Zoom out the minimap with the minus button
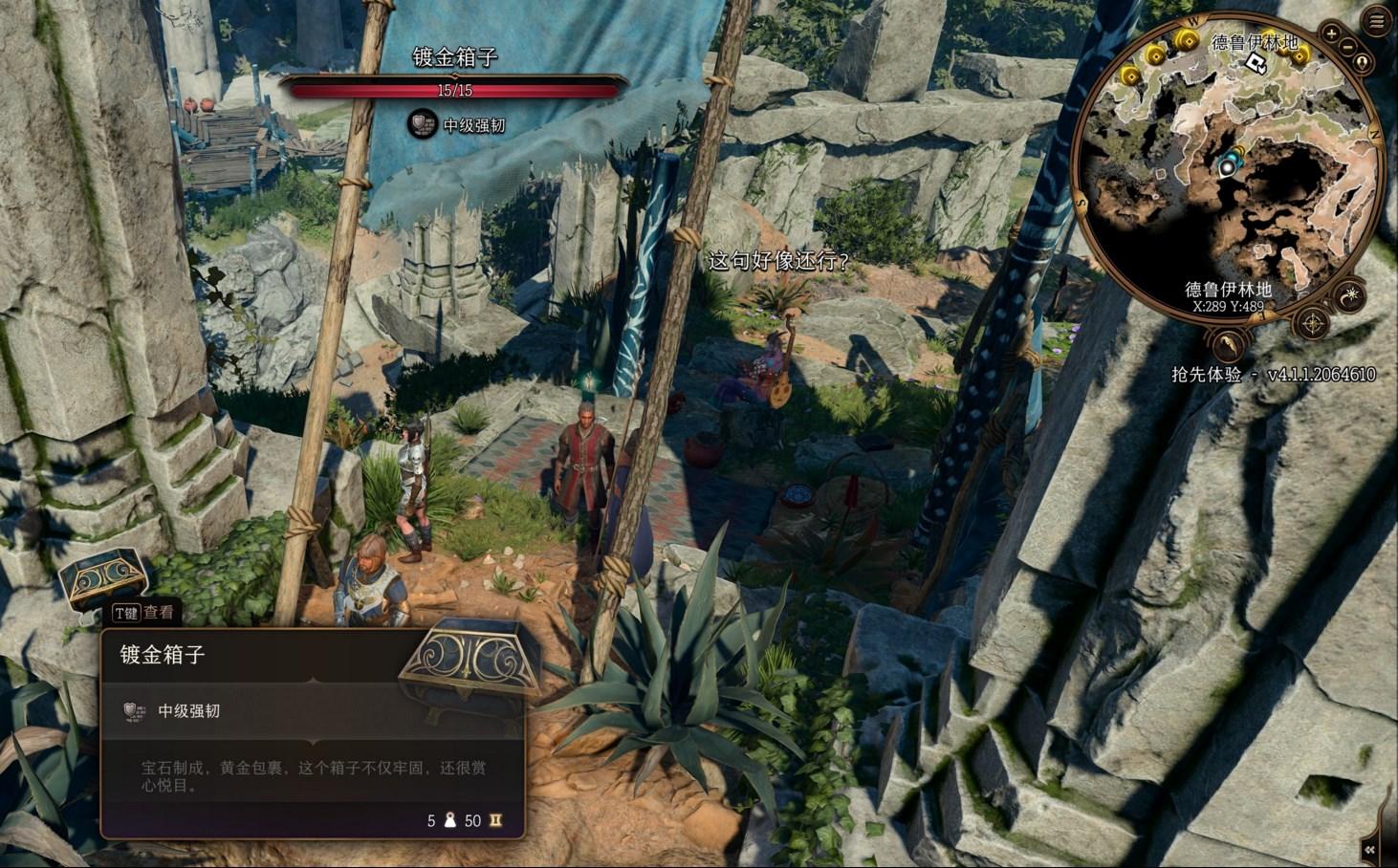The height and width of the screenshot is (868, 1398). (1347, 48)
